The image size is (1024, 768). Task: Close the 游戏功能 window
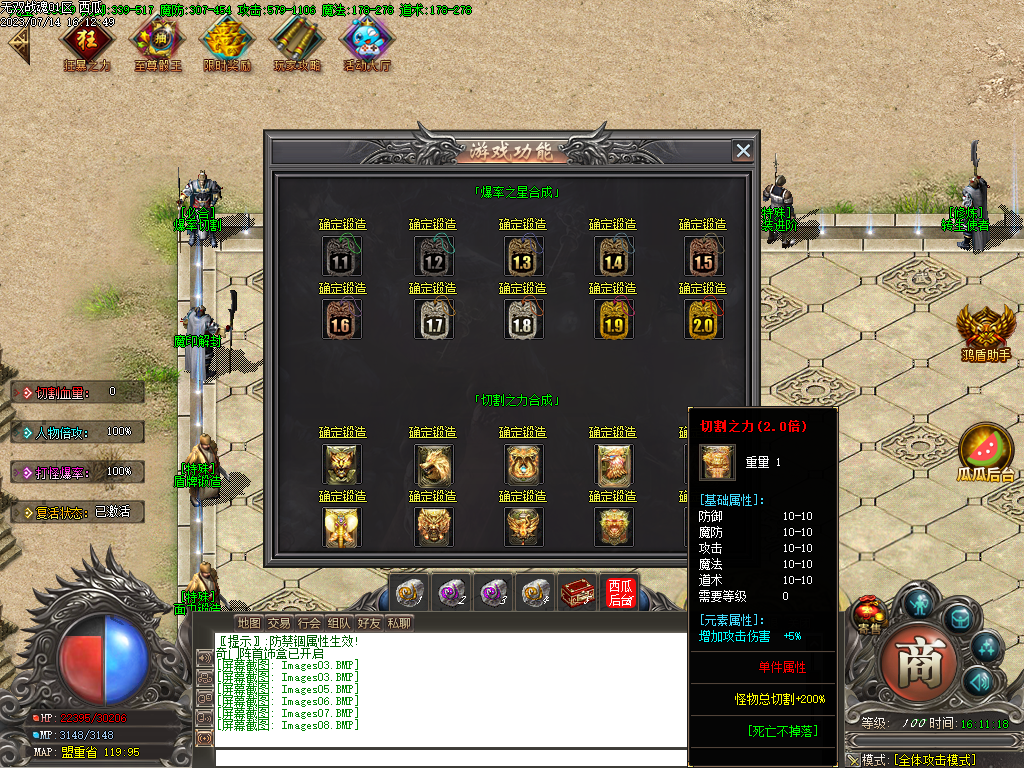pos(743,151)
